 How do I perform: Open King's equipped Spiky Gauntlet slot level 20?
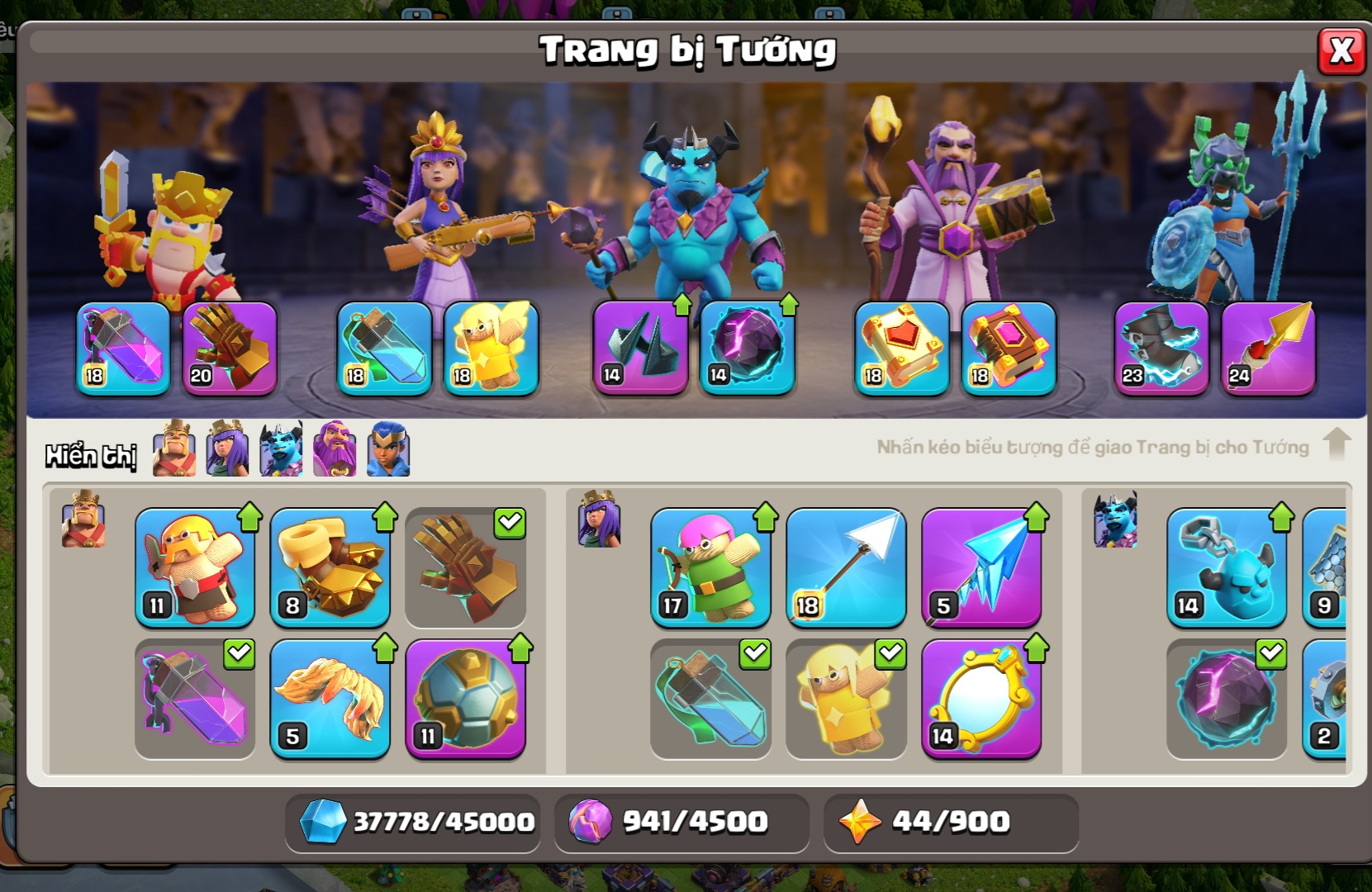(230, 349)
